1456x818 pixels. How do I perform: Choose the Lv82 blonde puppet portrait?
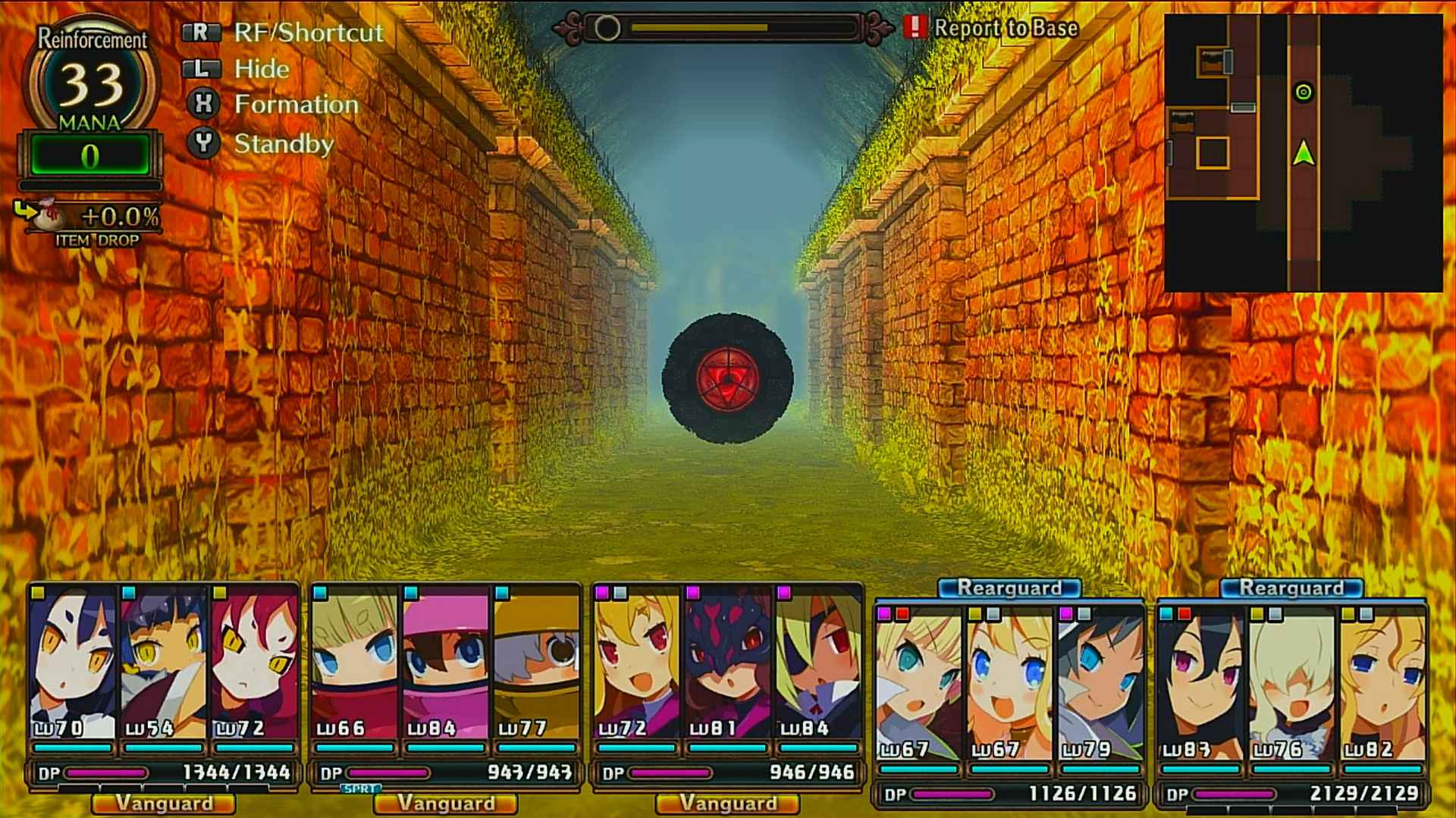(x=1382, y=682)
